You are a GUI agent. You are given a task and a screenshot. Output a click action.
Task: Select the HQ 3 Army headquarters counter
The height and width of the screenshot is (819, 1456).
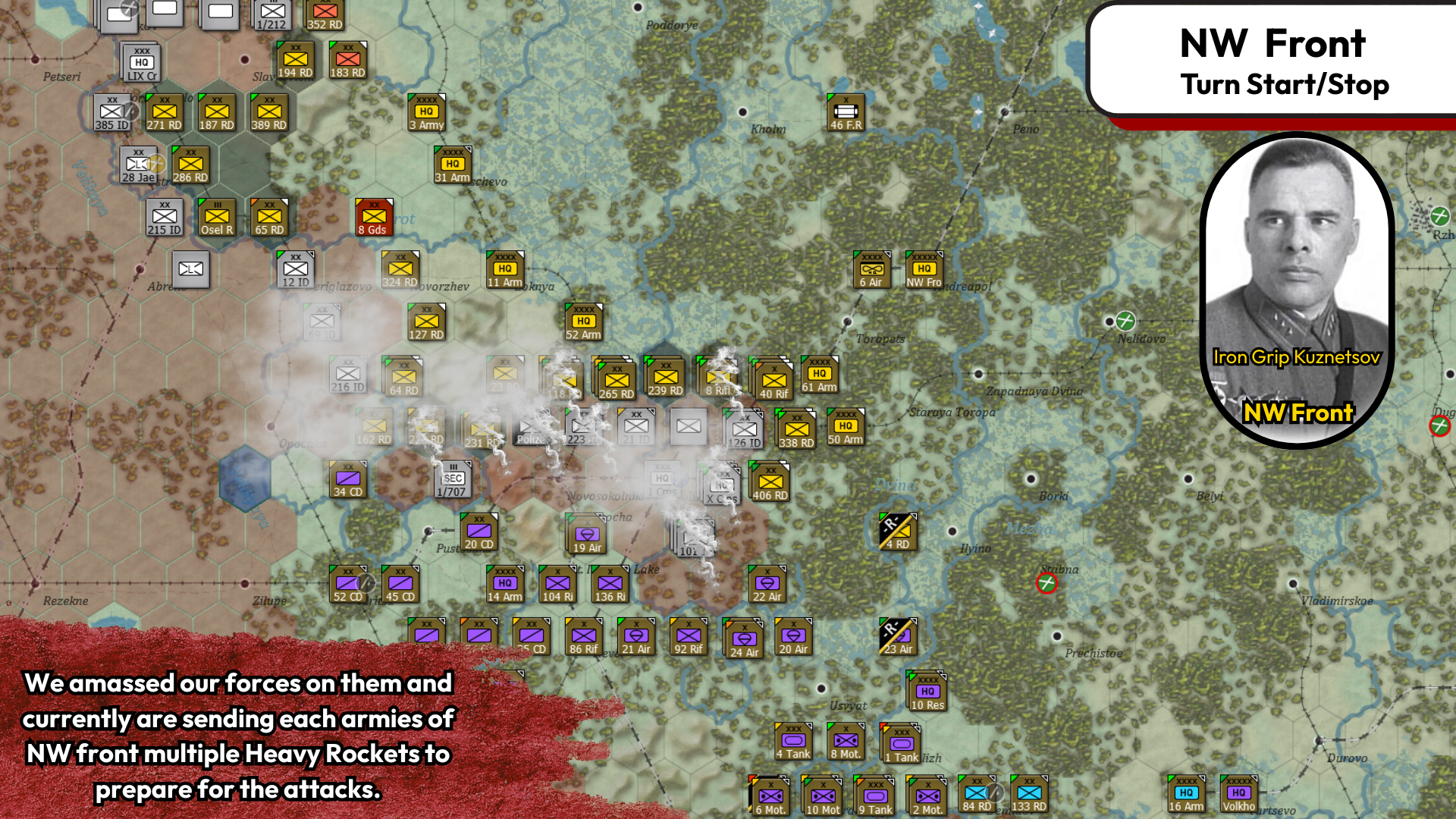(x=427, y=112)
